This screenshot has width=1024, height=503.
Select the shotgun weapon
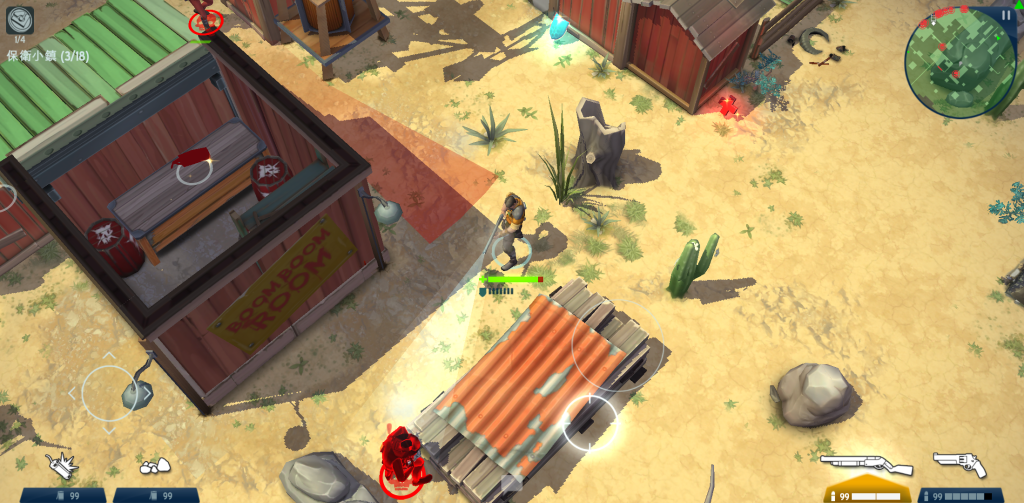865,465
